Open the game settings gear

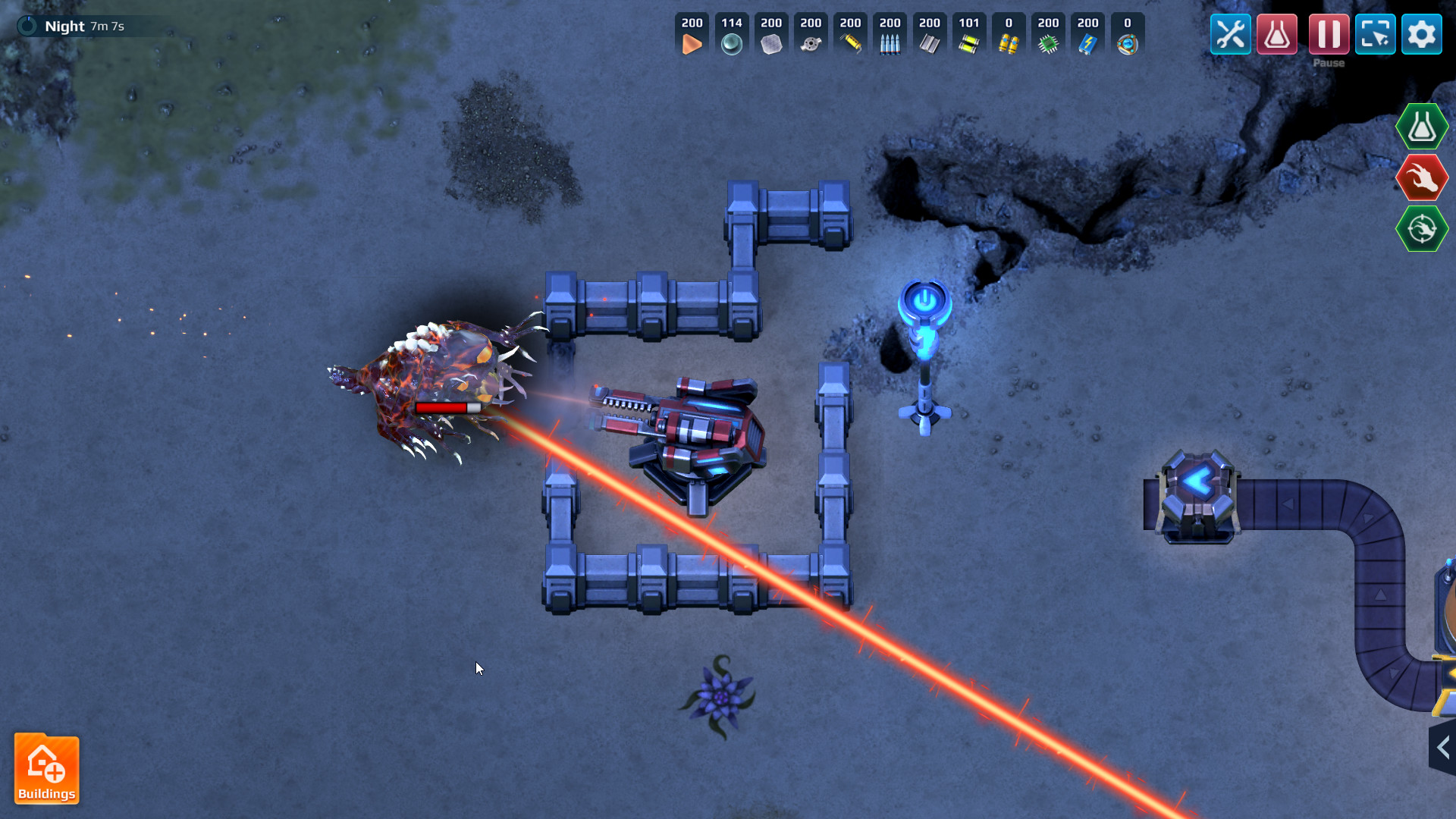pyautogui.click(x=1422, y=33)
